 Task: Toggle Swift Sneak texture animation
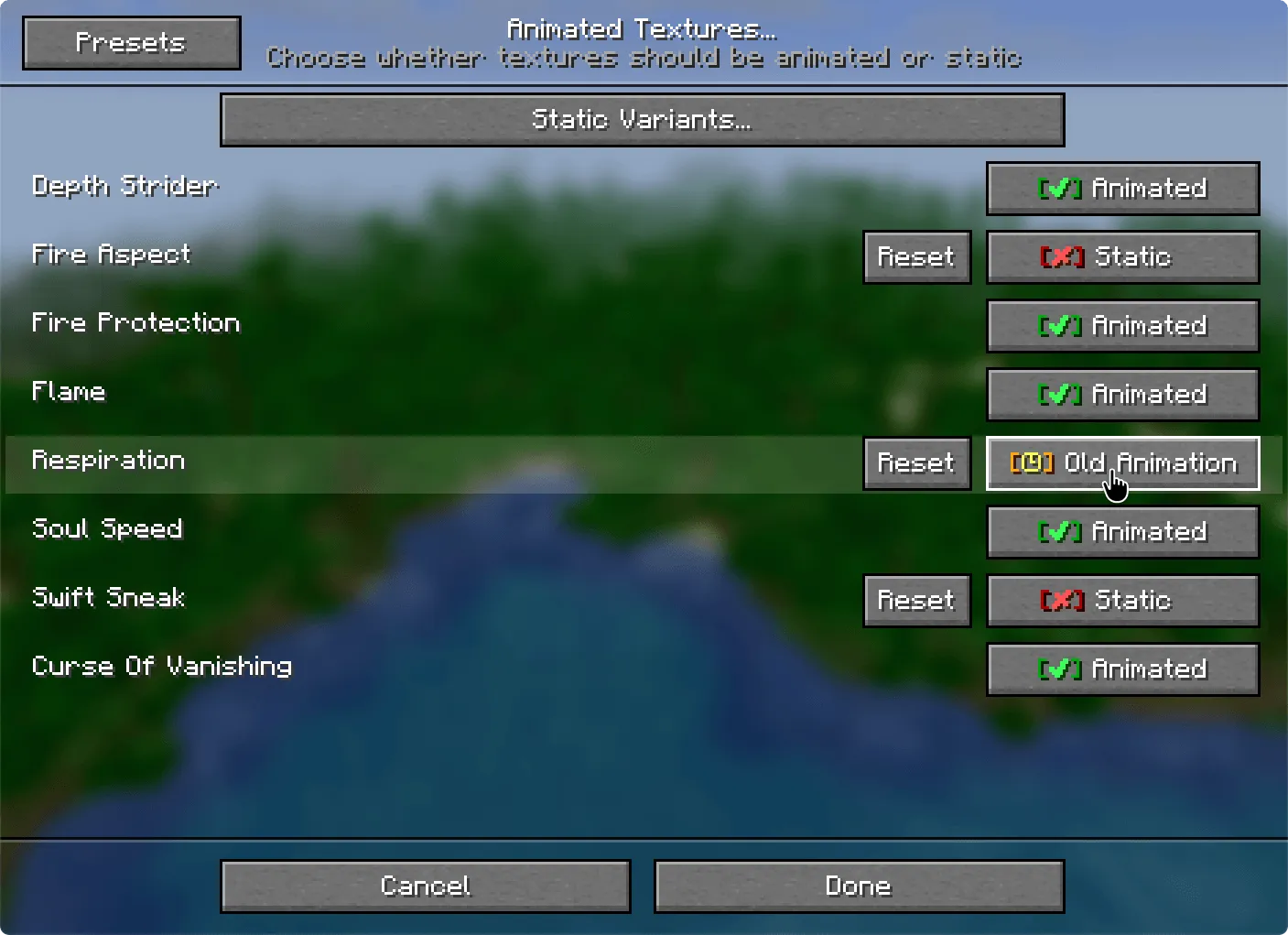point(1122,601)
